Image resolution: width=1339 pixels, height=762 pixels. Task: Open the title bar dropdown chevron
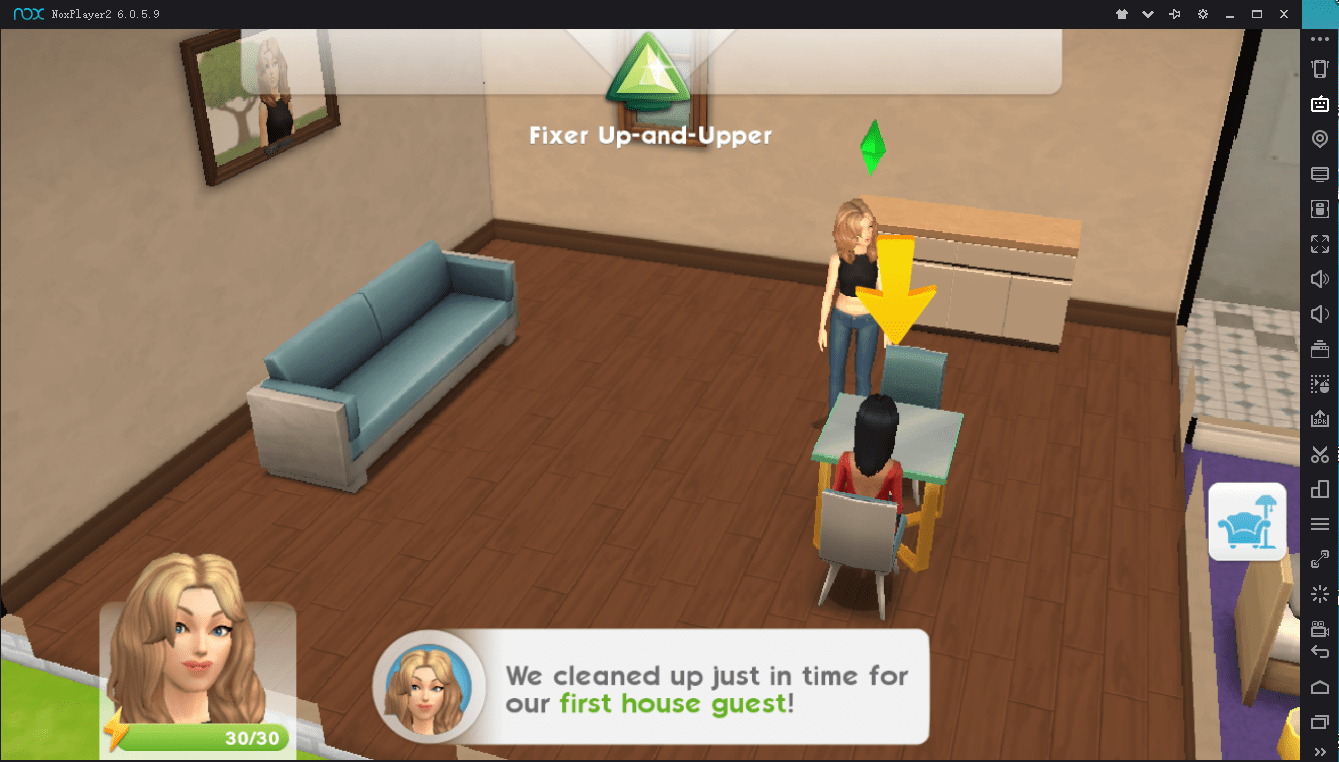[x=1147, y=14]
